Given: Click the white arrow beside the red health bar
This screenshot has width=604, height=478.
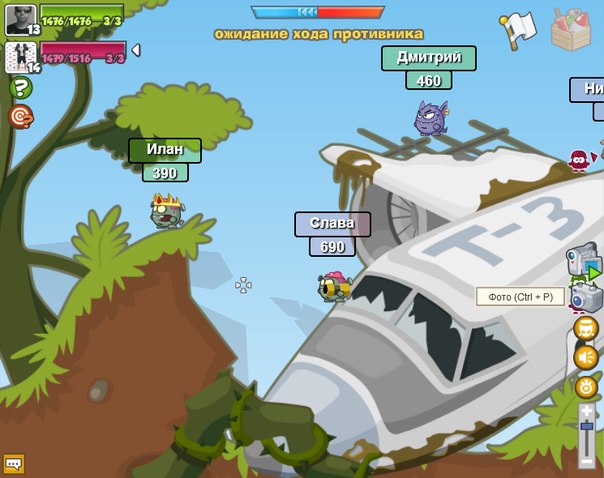Looking at the screenshot, I should click(x=136, y=50).
